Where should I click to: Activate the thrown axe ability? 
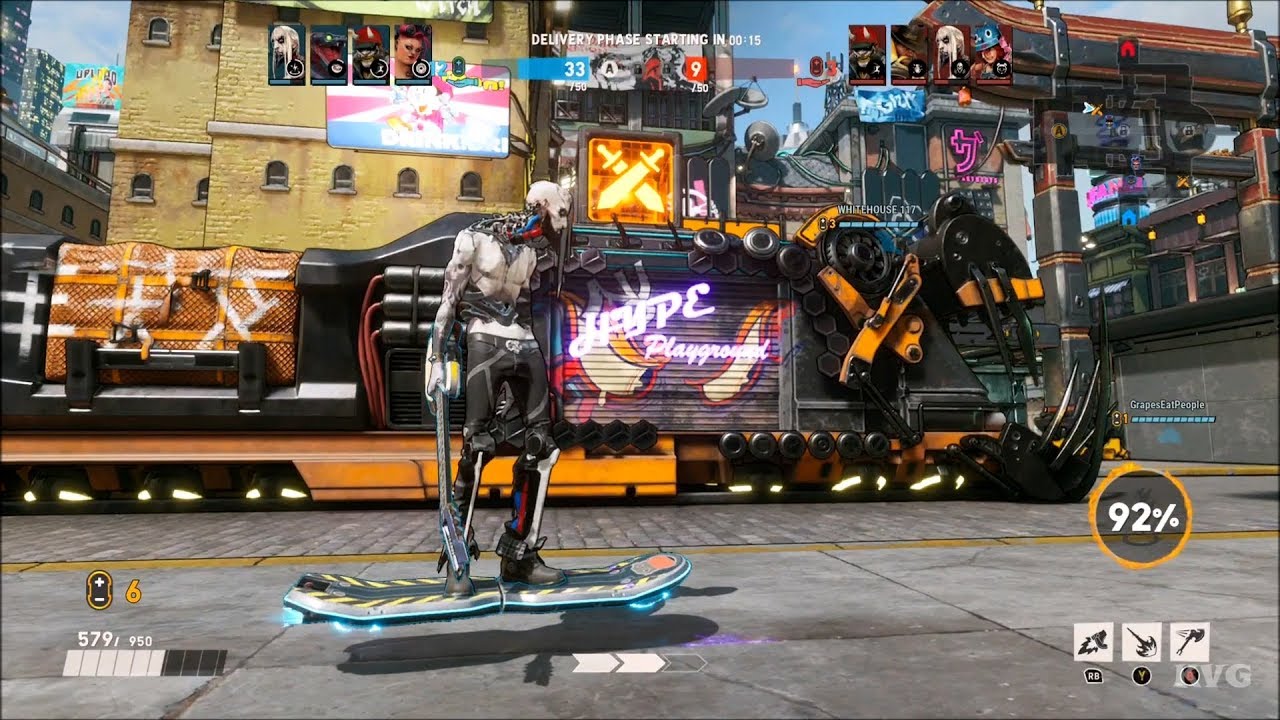click(1189, 642)
